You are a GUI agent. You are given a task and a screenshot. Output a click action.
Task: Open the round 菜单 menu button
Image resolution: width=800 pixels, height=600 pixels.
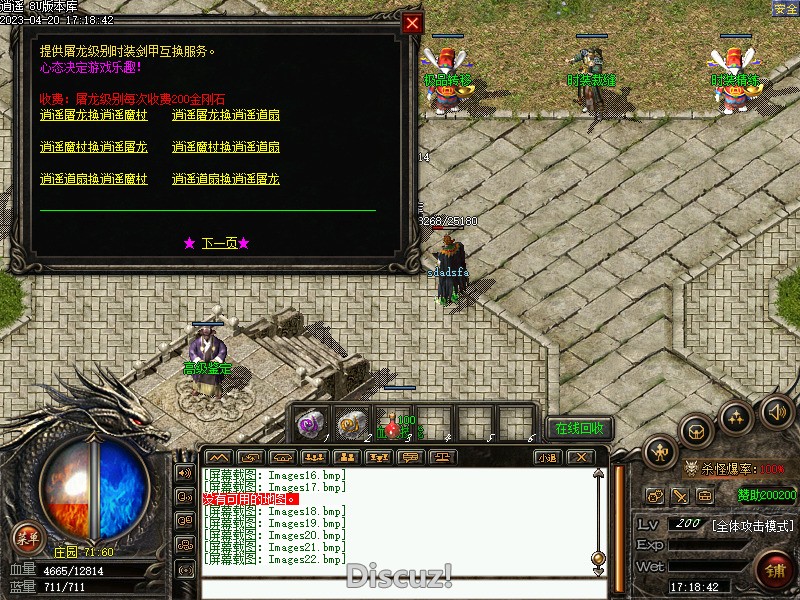pyautogui.click(x=28, y=538)
